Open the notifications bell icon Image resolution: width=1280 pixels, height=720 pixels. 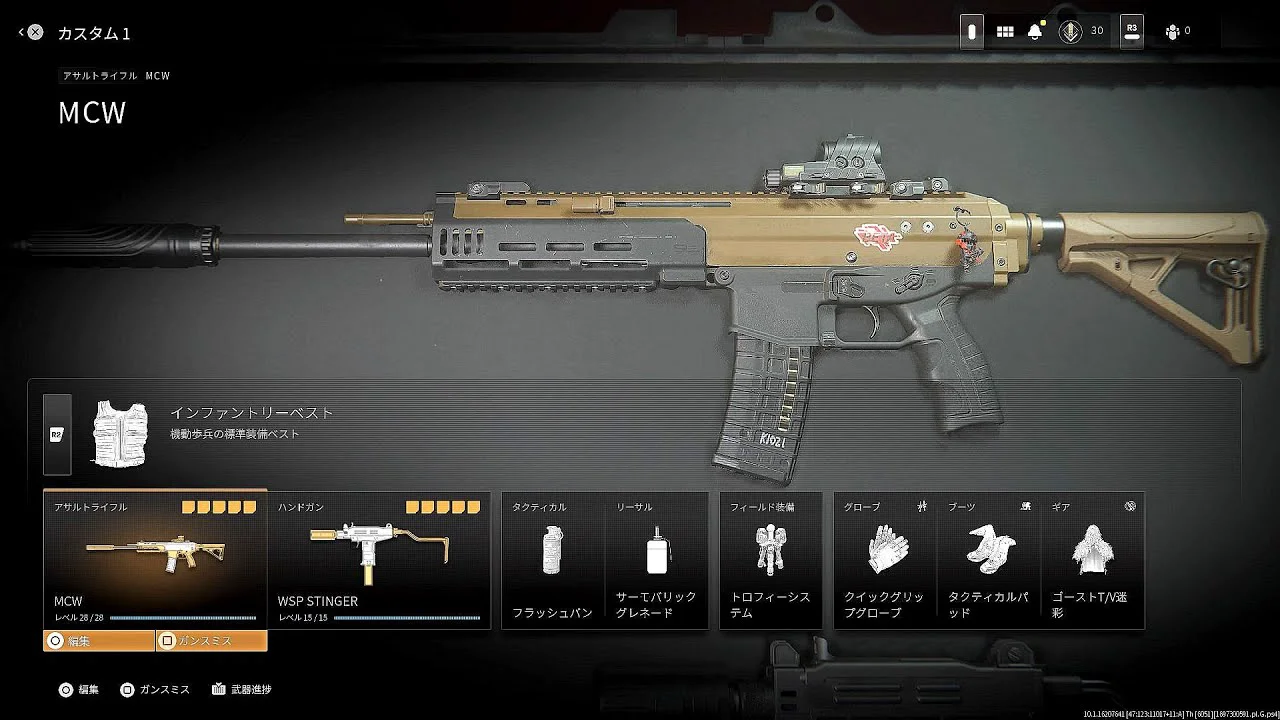coord(1035,32)
